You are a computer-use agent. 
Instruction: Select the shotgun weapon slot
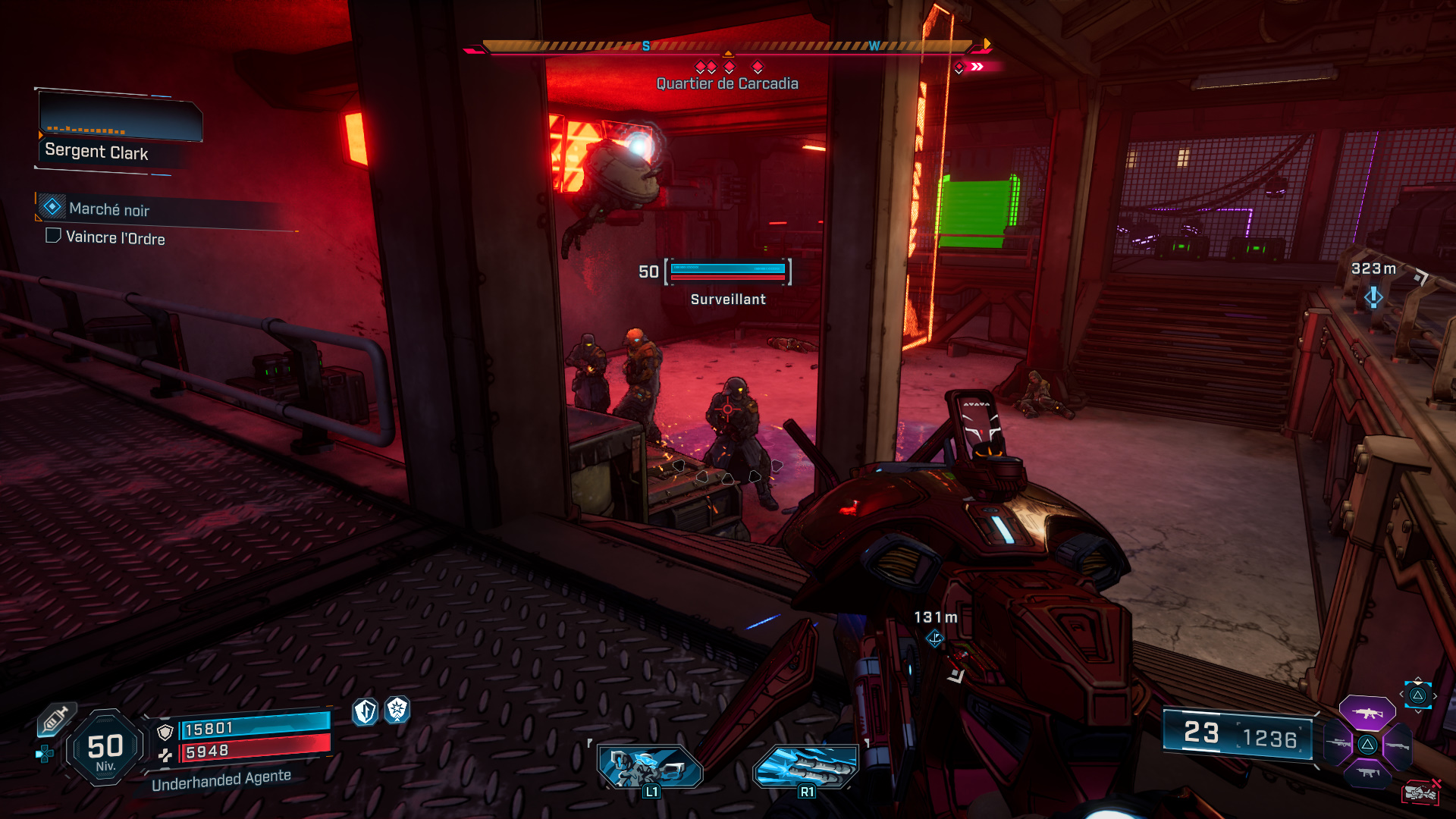[x=1397, y=745]
